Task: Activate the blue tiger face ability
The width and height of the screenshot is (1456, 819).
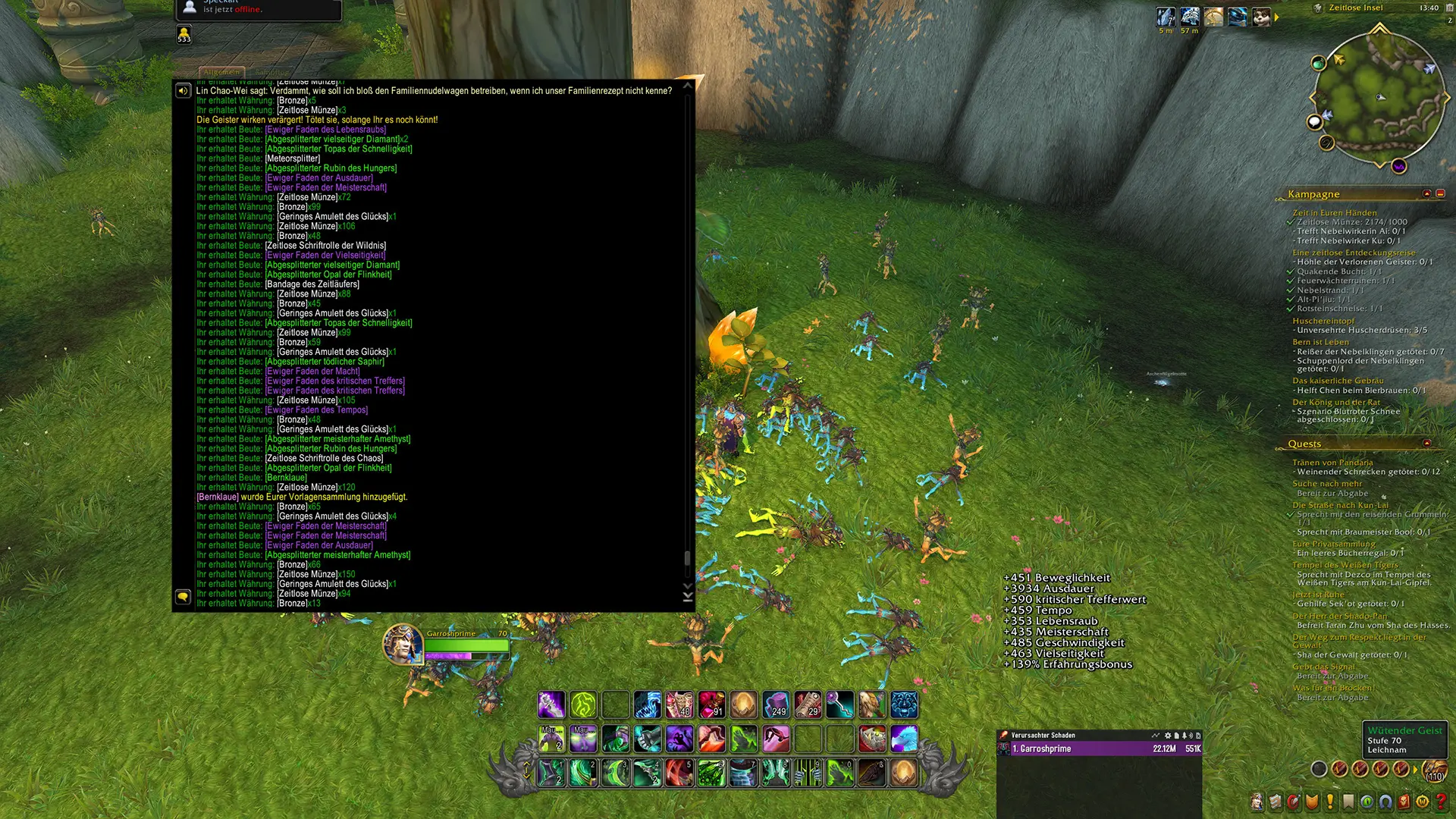Action: coord(904,705)
